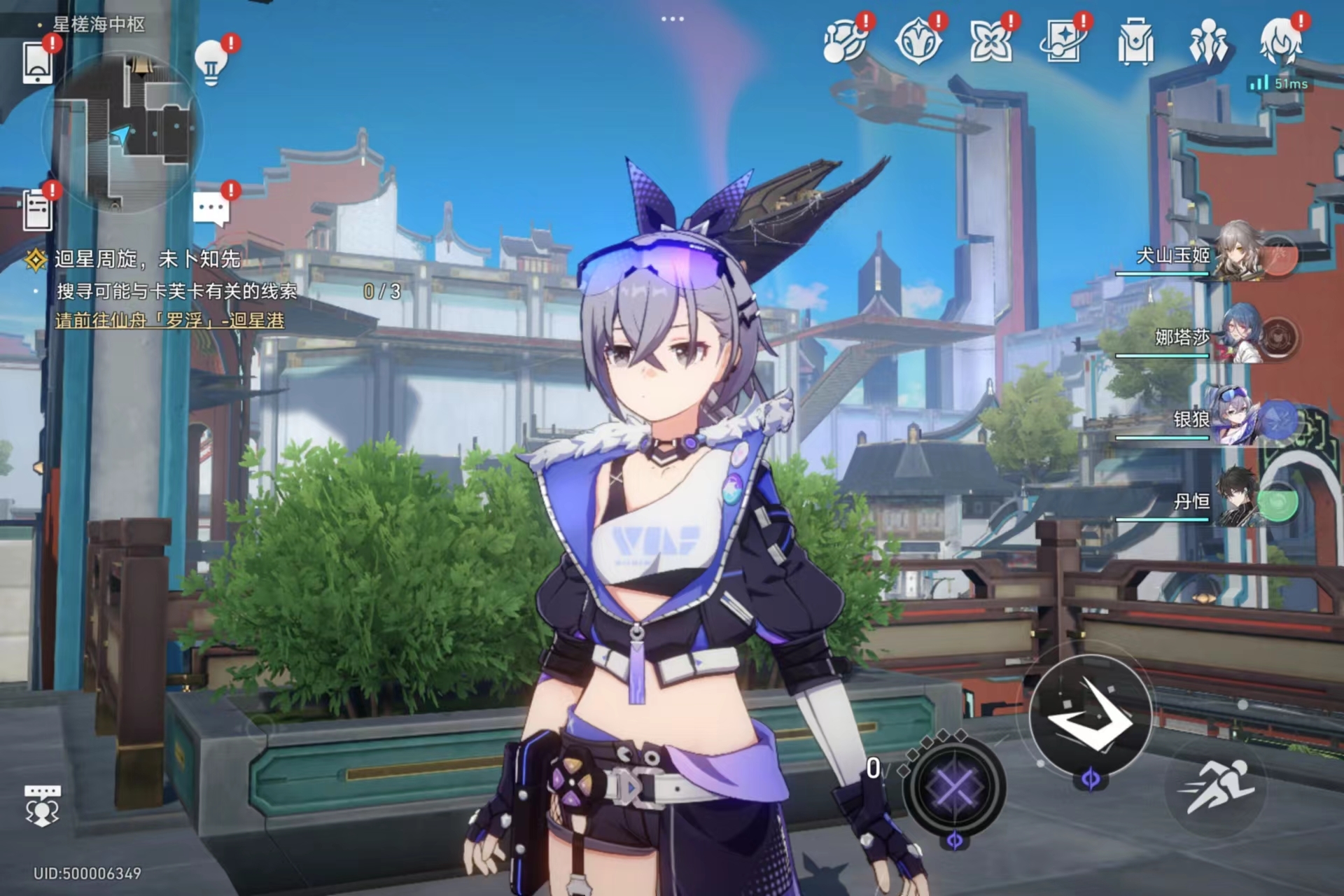1344x896 pixels.
Task: Open the diamond-badge event icon
Action: (x=918, y=42)
